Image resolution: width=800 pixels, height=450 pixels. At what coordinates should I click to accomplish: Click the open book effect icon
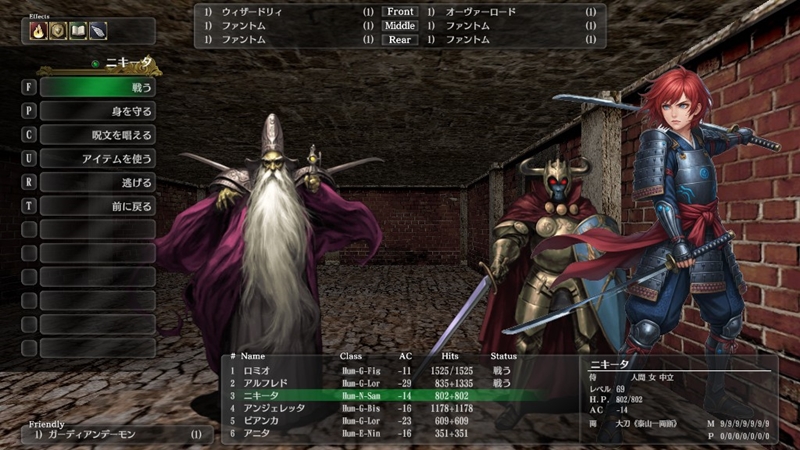point(78,31)
